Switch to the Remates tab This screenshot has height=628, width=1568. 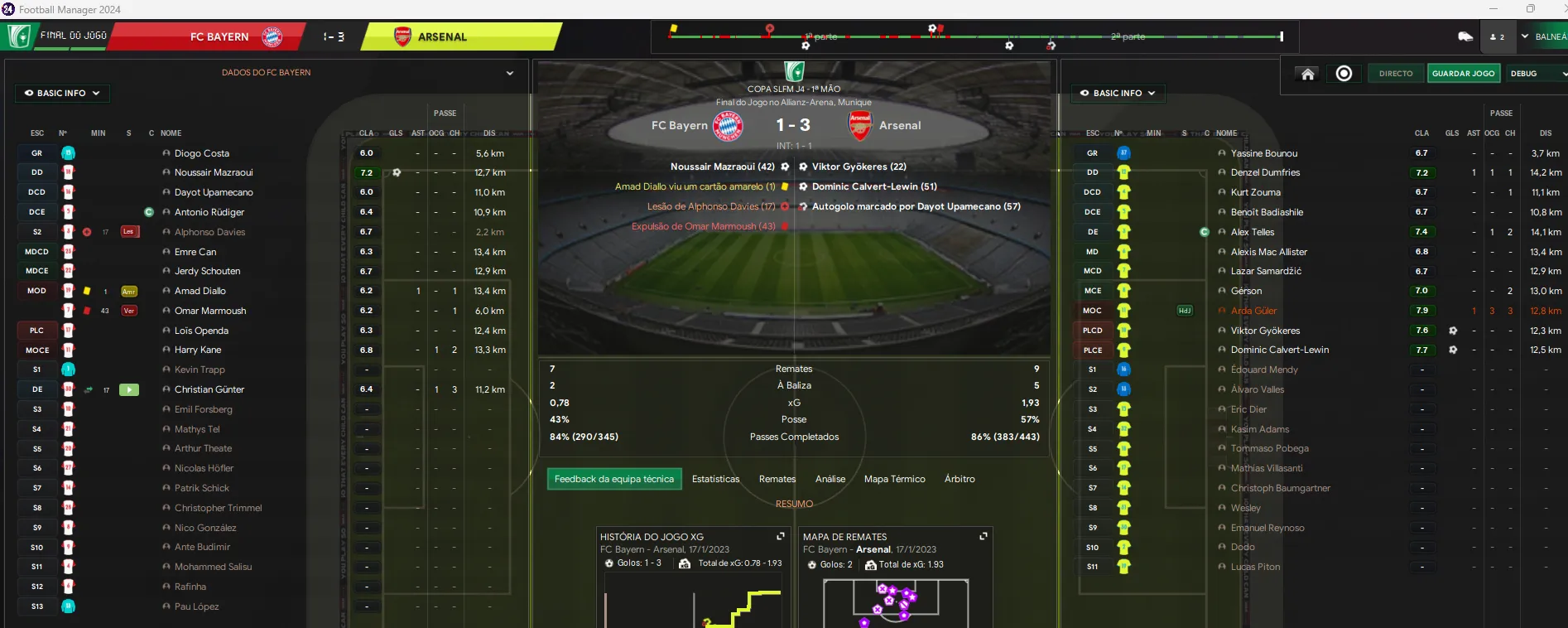pos(777,479)
